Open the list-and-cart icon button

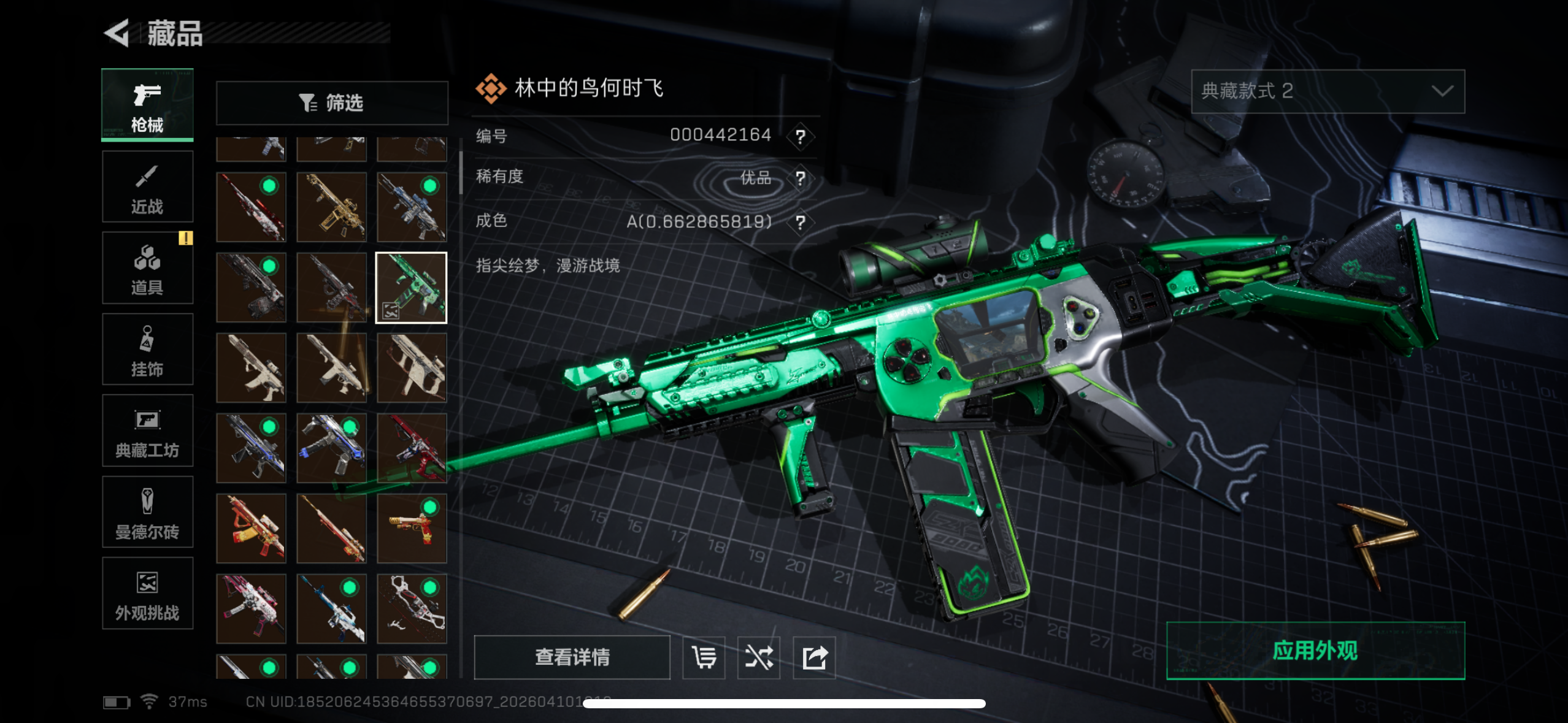704,658
